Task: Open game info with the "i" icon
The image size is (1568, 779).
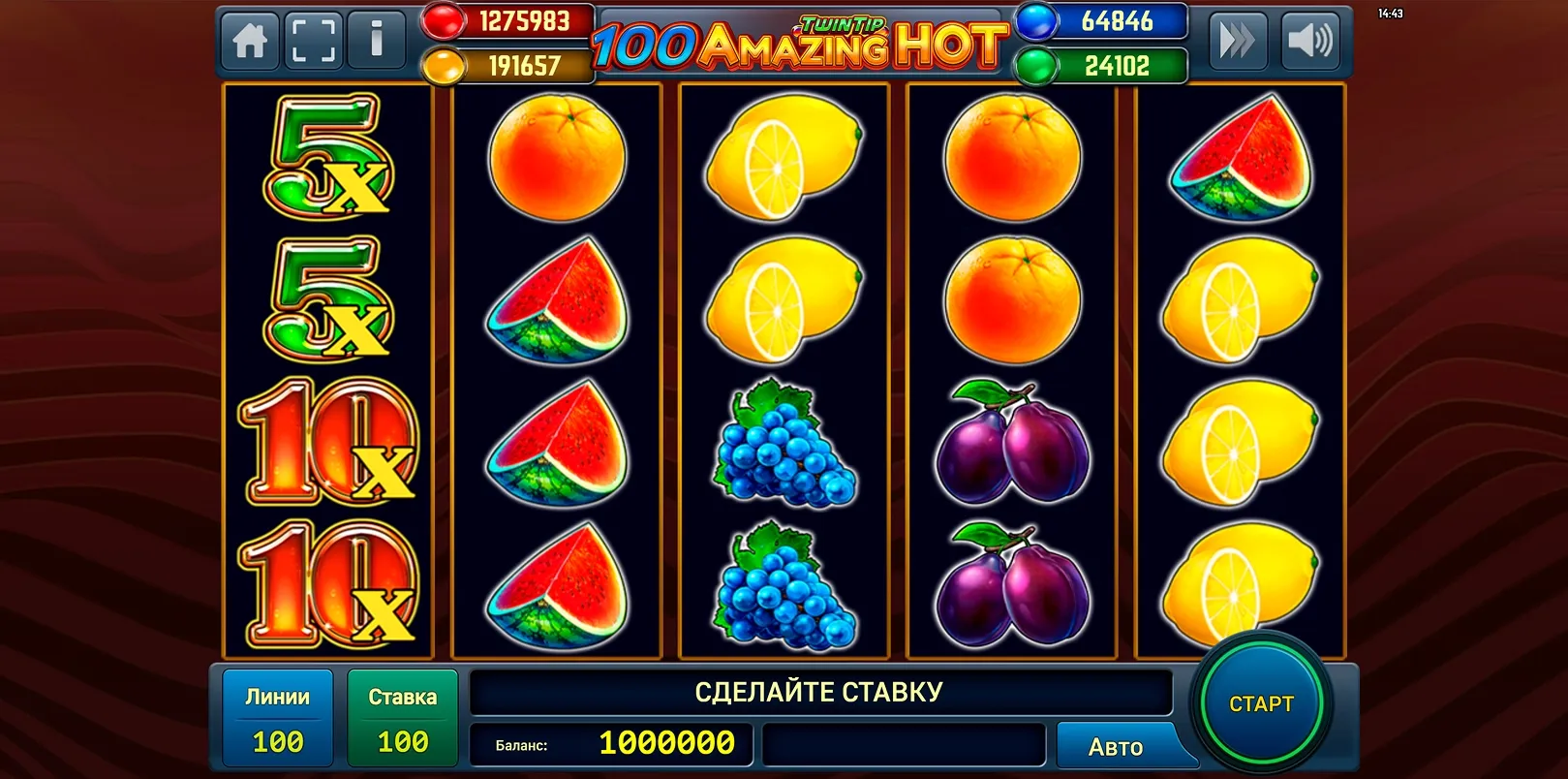Action: (x=377, y=40)
